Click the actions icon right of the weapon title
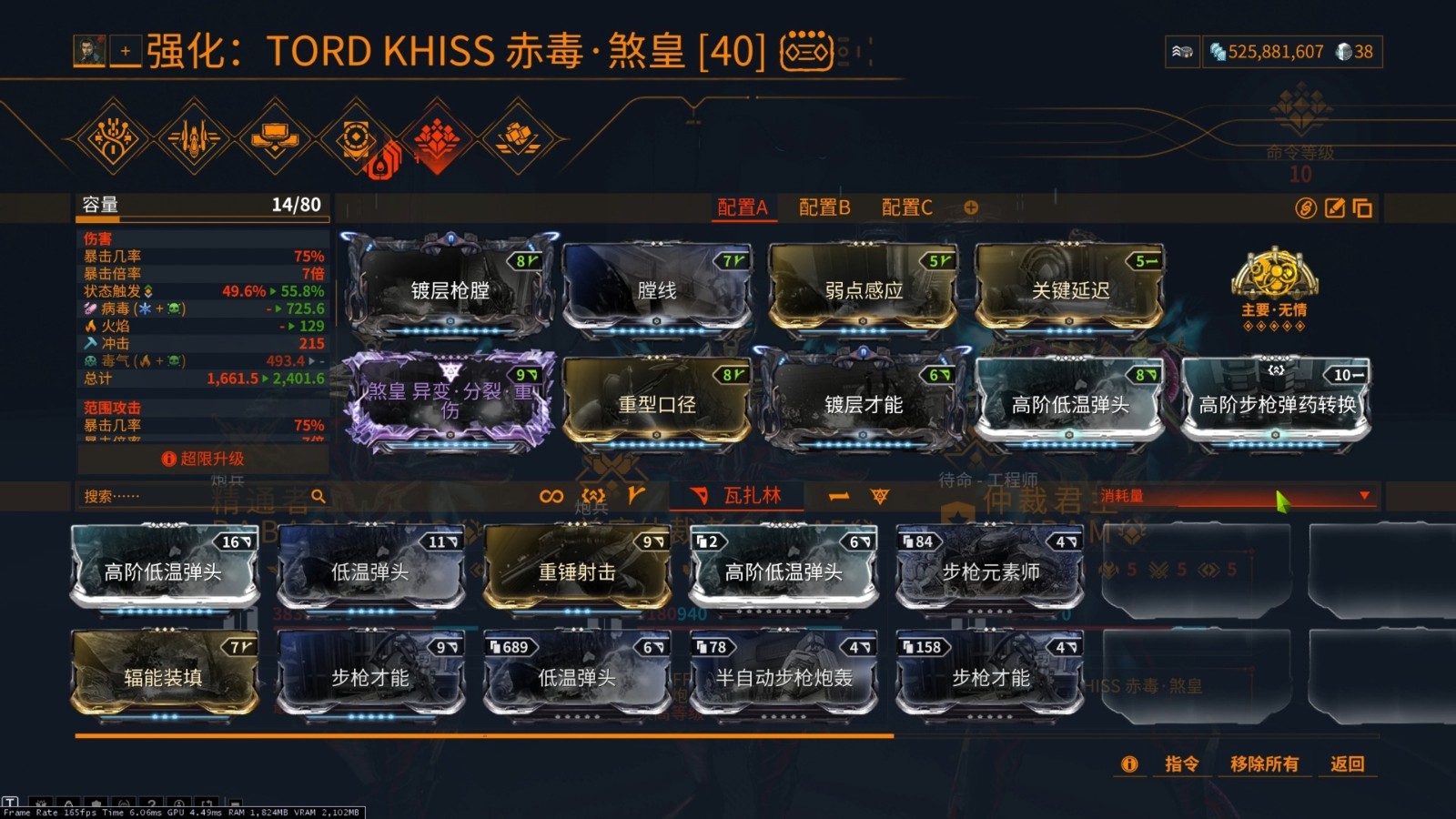Viewport: 1456px width, 819px height. pyautogui.click(x=804, y=52)
